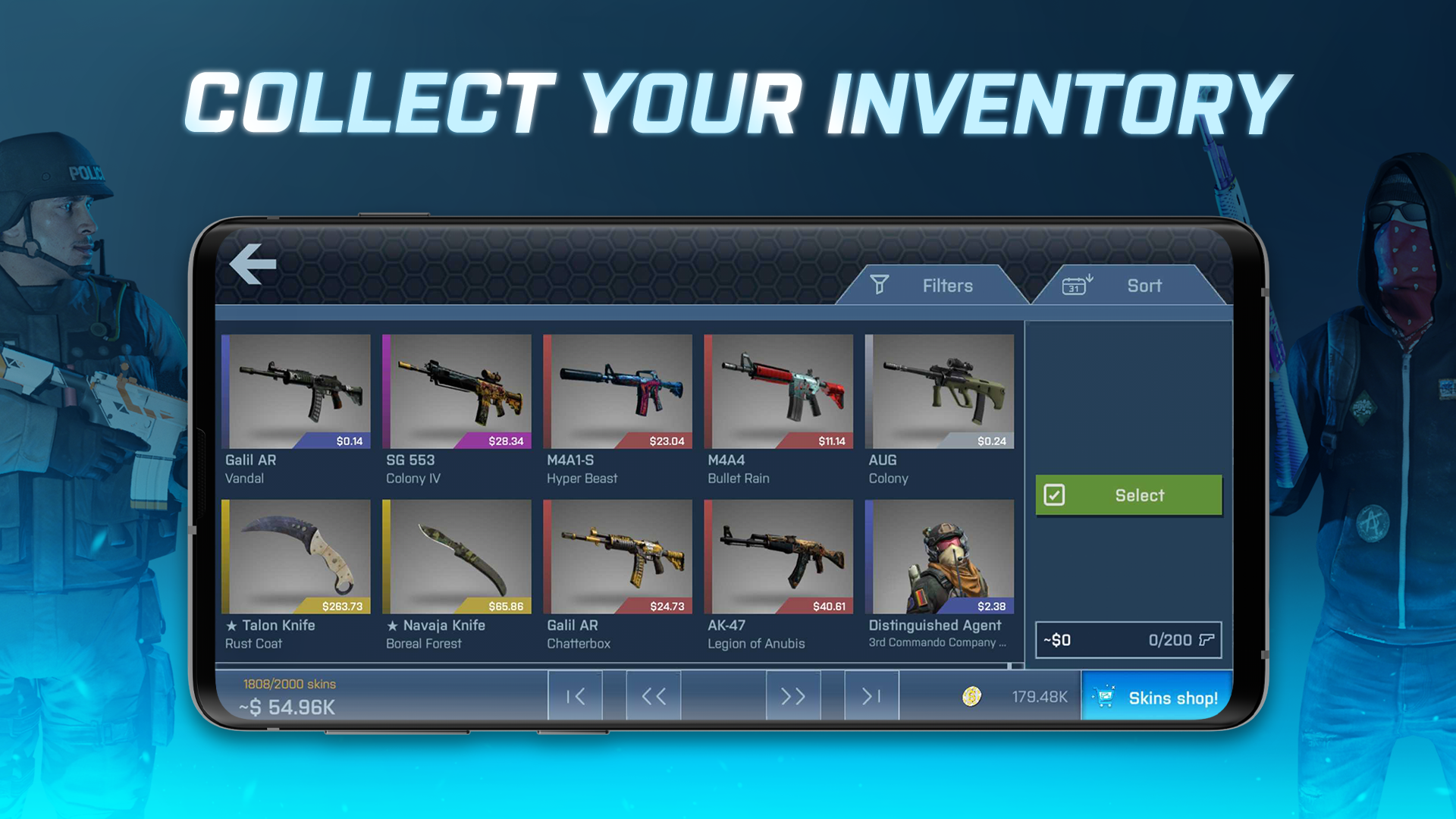The height and width of the screenshot is (819, 1456).
Task: Switch to the Sort tab
Action: click(1145, 285)
